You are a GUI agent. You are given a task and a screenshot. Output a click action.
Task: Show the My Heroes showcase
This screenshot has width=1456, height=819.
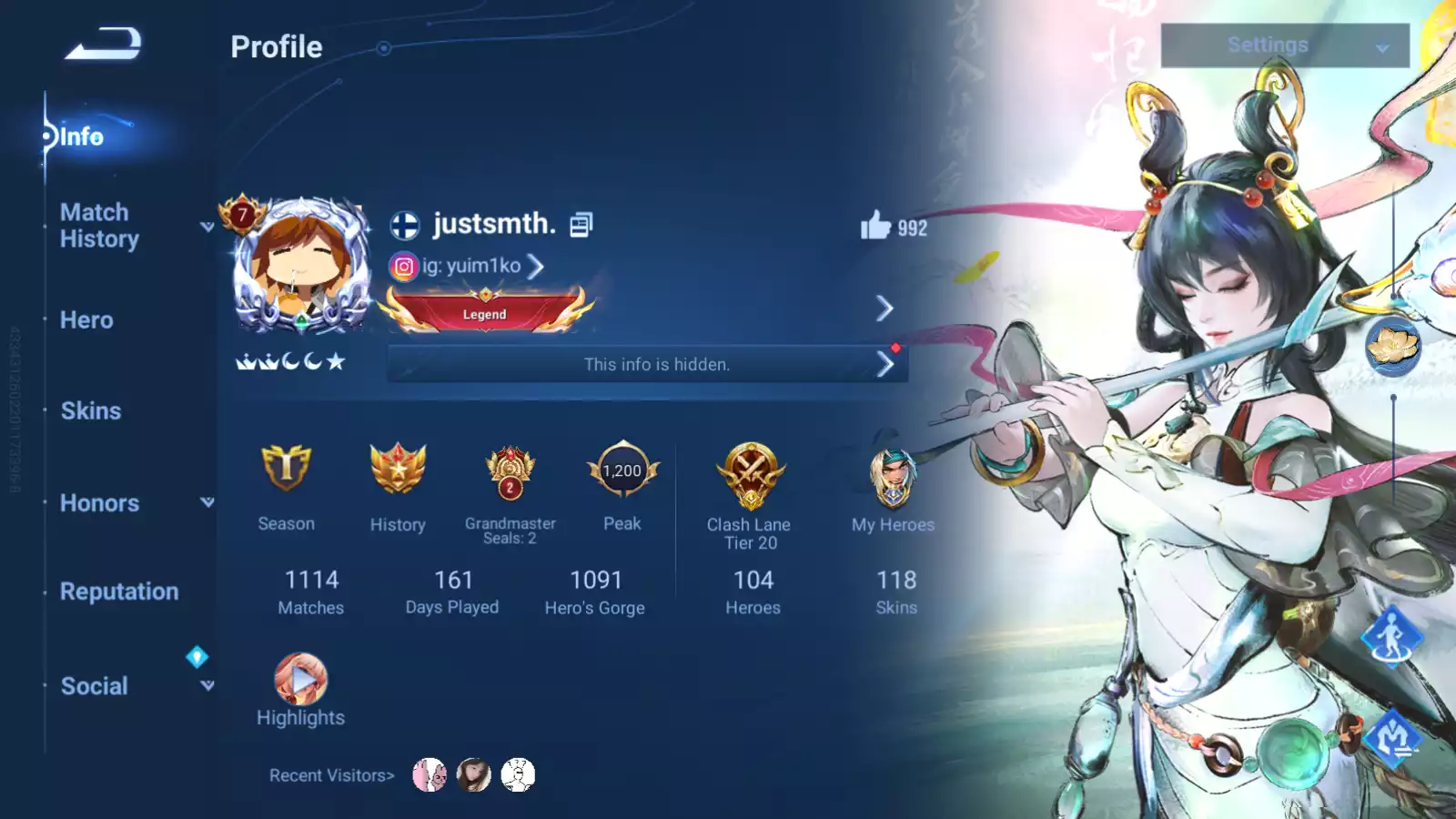[893, 478]
